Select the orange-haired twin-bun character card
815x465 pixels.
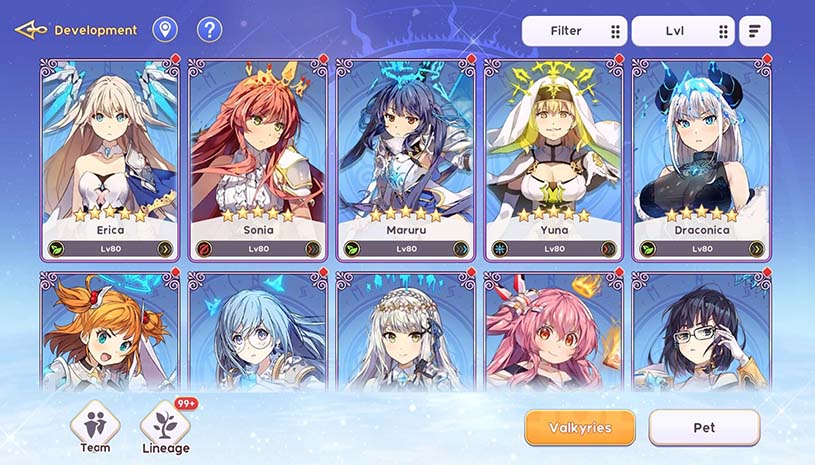110,330
